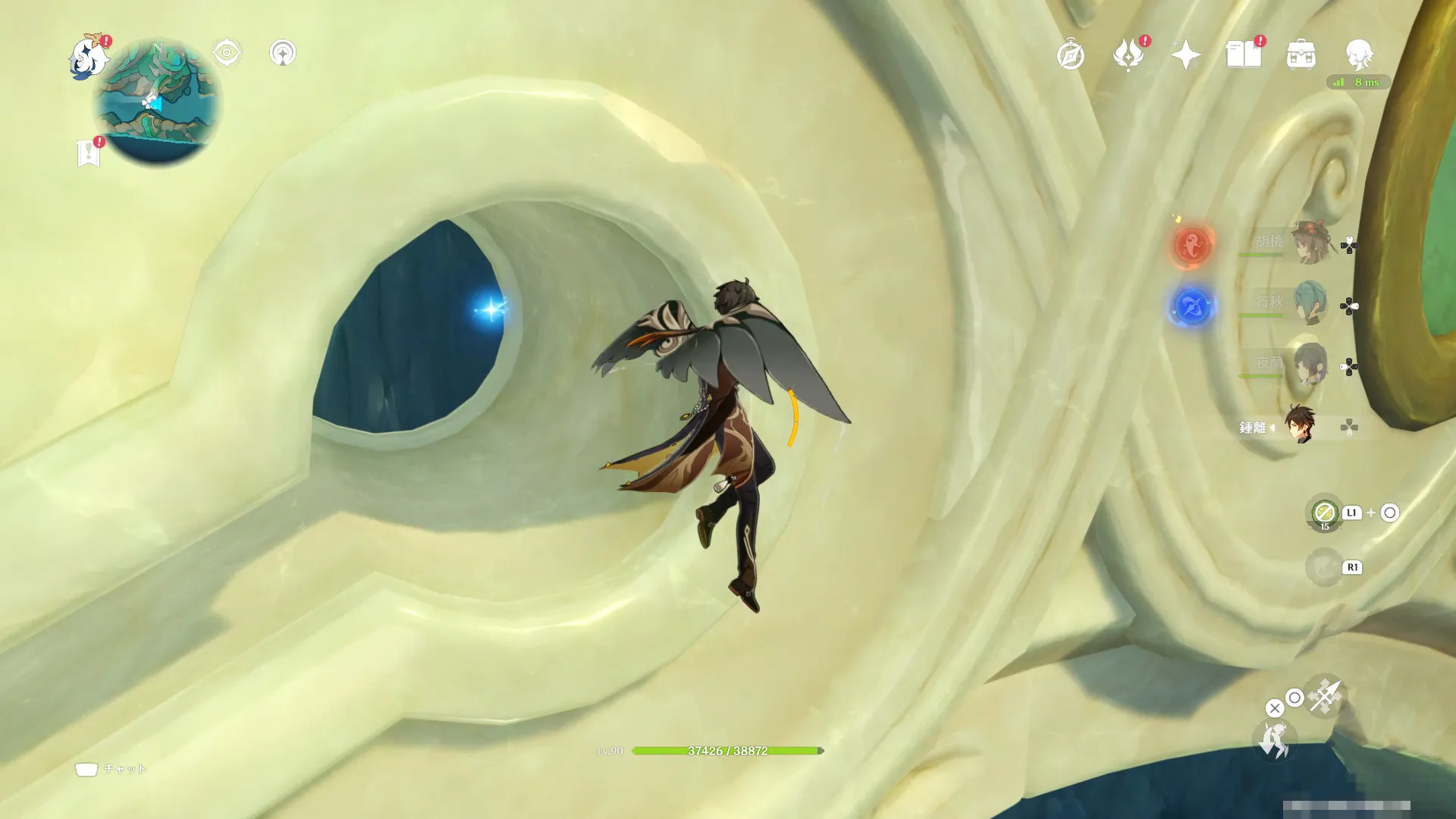1456x819 pixels.
Task: Trigger the plunging attack sword icon
Action: [x=1325, y=696]
